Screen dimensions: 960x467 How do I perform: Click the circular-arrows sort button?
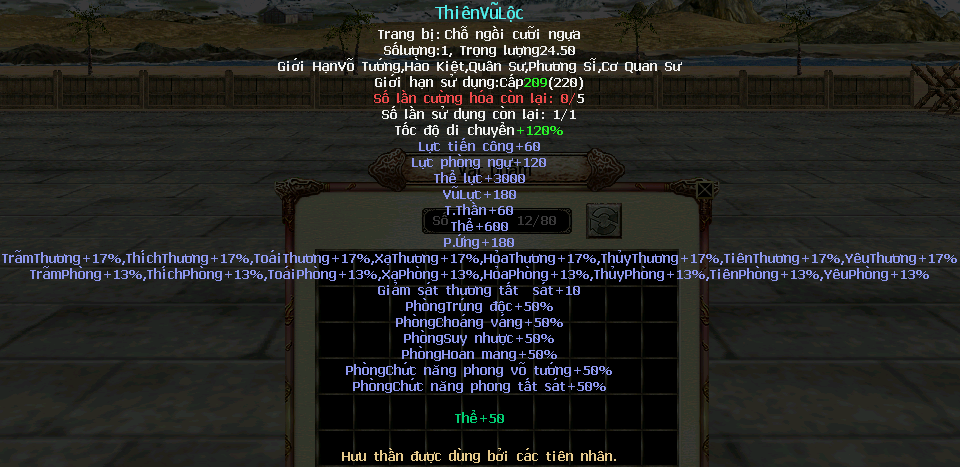tap(604, 220)
